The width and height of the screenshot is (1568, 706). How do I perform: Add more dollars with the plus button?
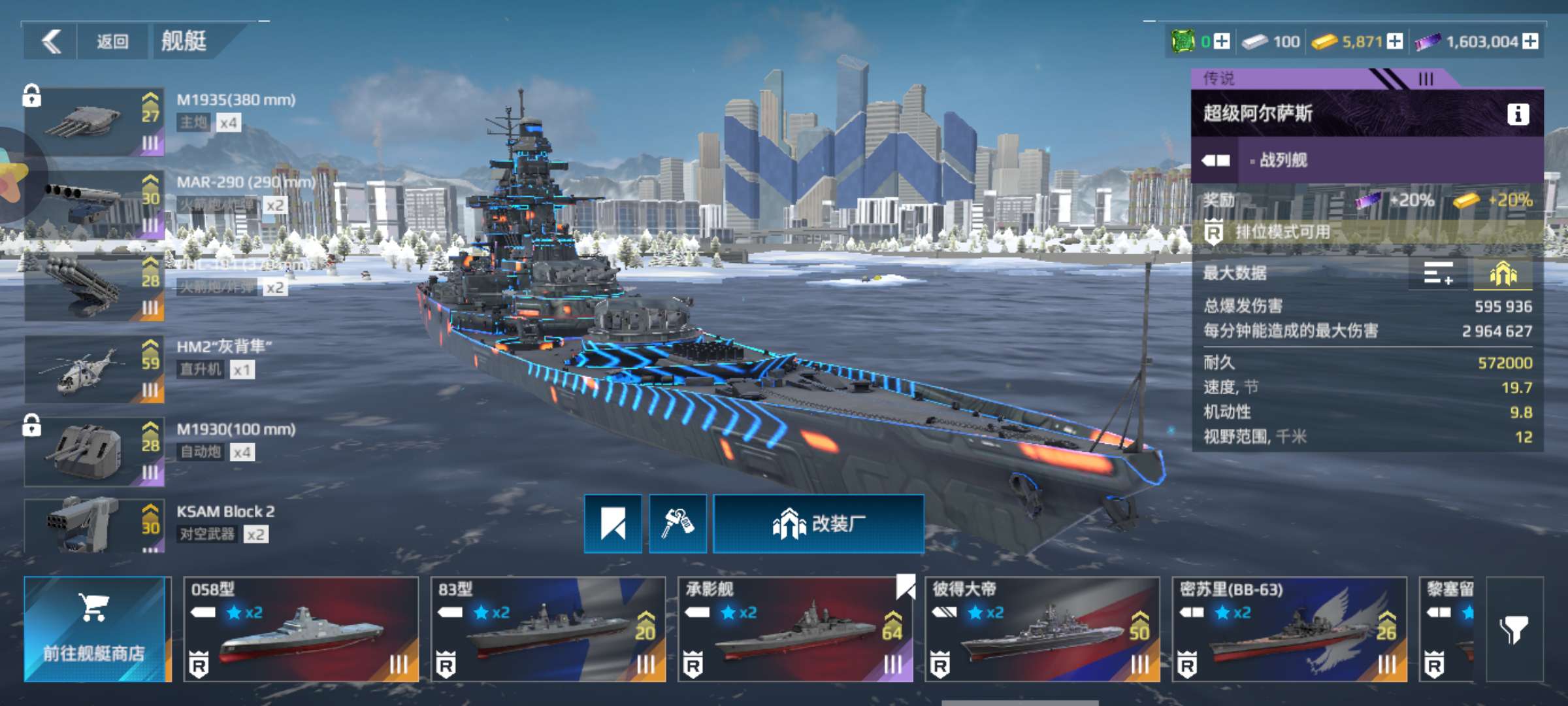tap(1530, 42)
